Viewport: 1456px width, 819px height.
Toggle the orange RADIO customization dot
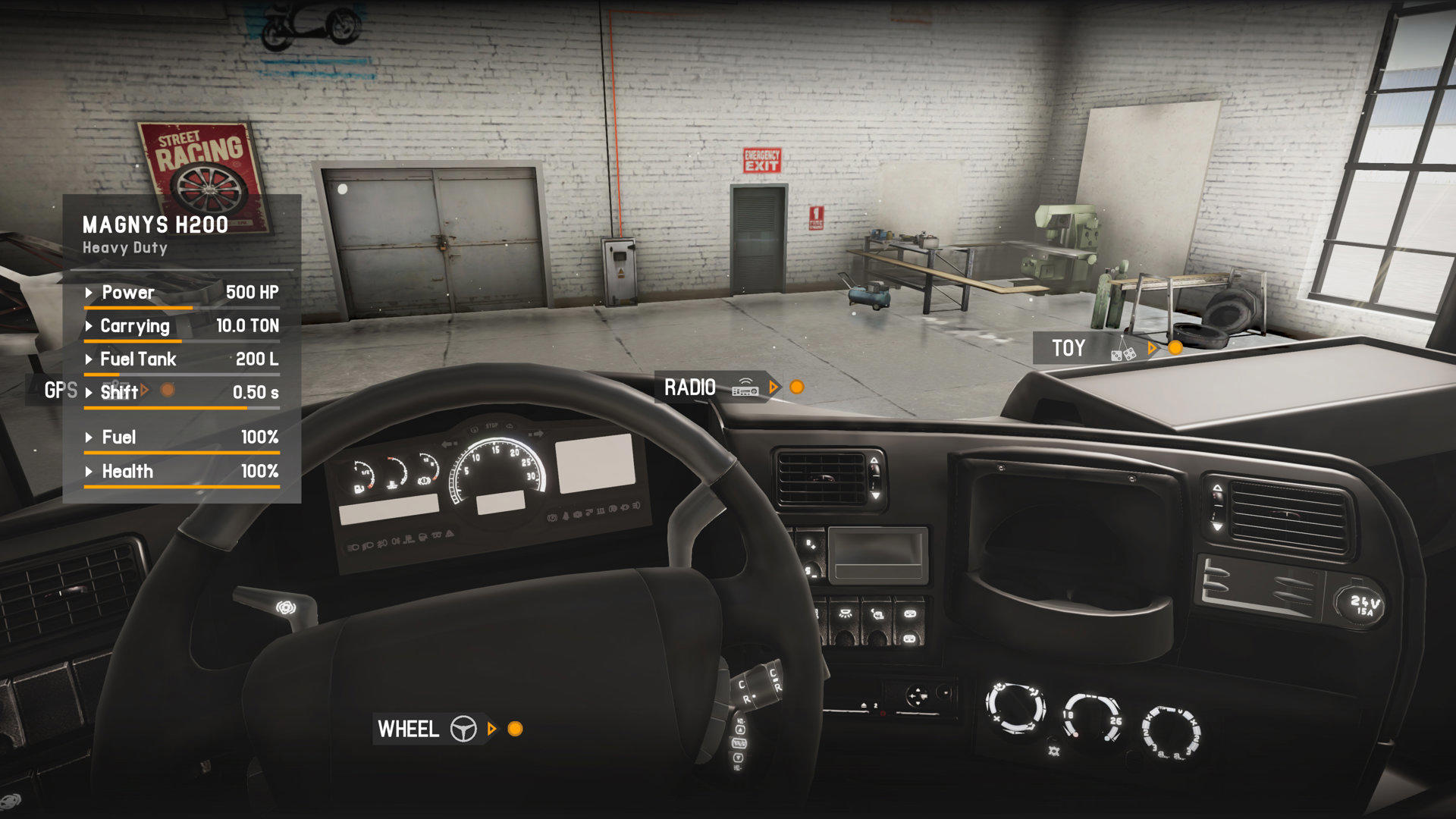click(x=796, y=388)
